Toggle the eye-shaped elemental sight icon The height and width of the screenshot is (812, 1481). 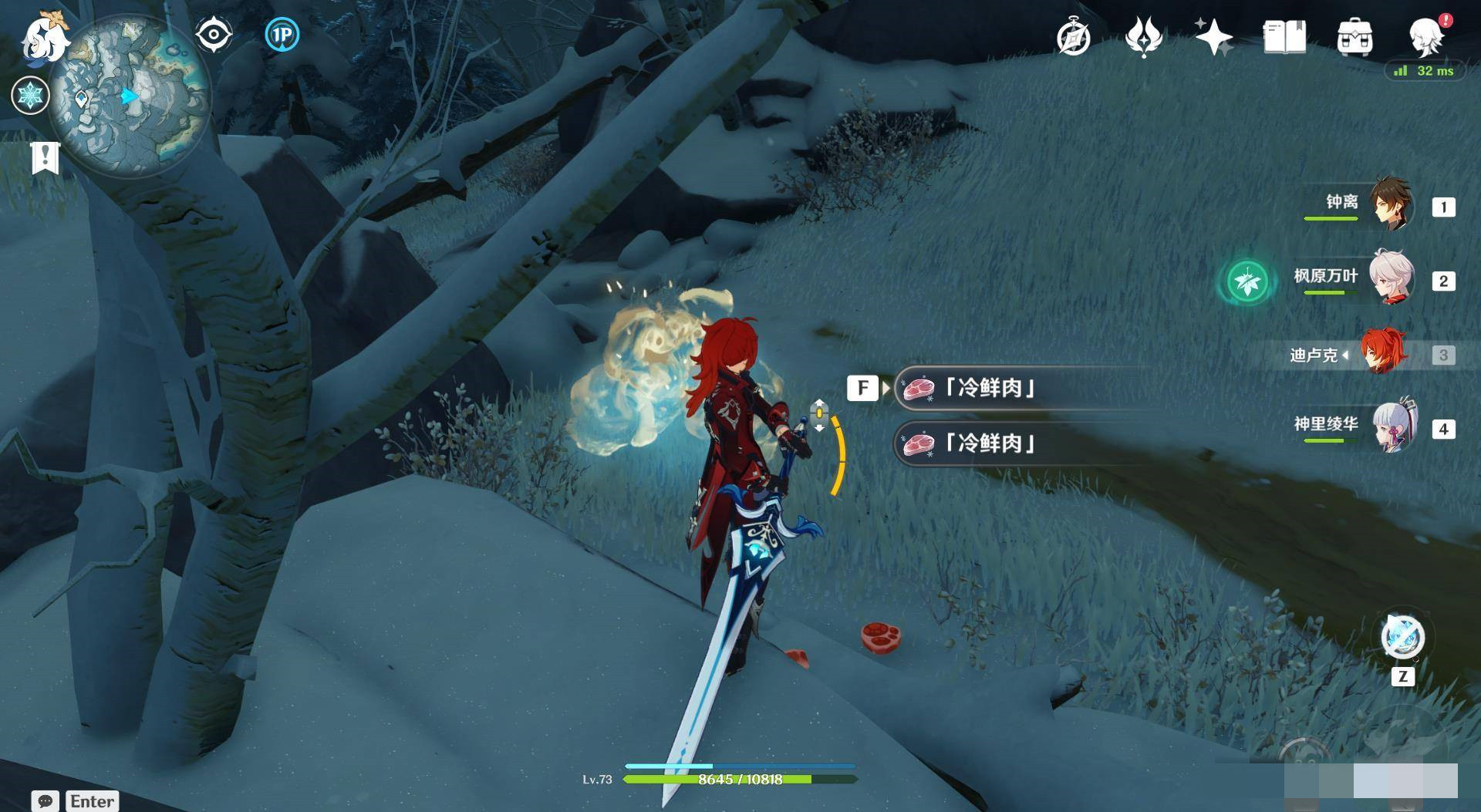213,35
